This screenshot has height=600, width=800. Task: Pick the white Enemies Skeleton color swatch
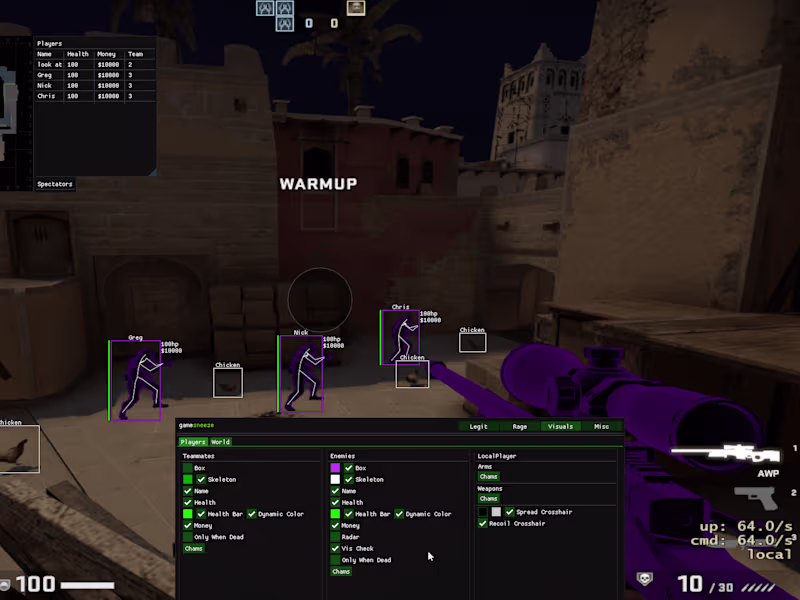pos(336,480)
